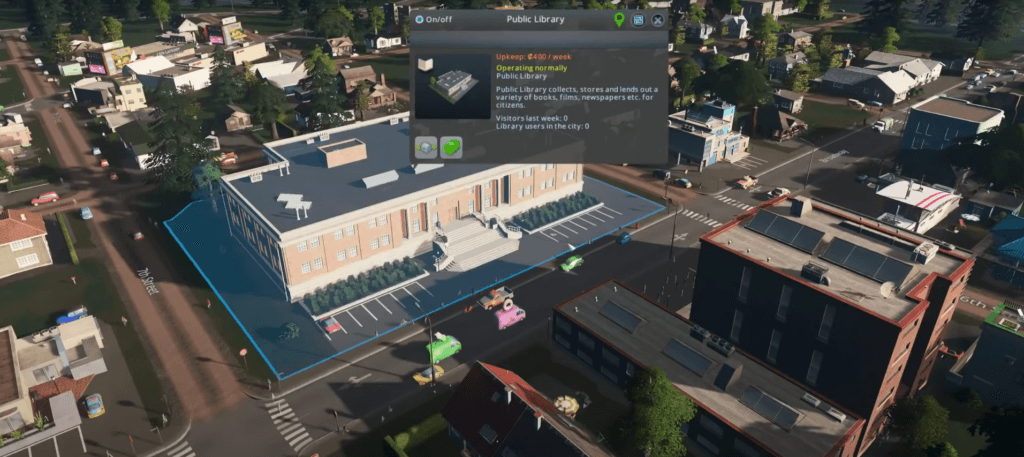Open the blue city info icon button
The image size is (1024, 457).
tap(638, 19)
